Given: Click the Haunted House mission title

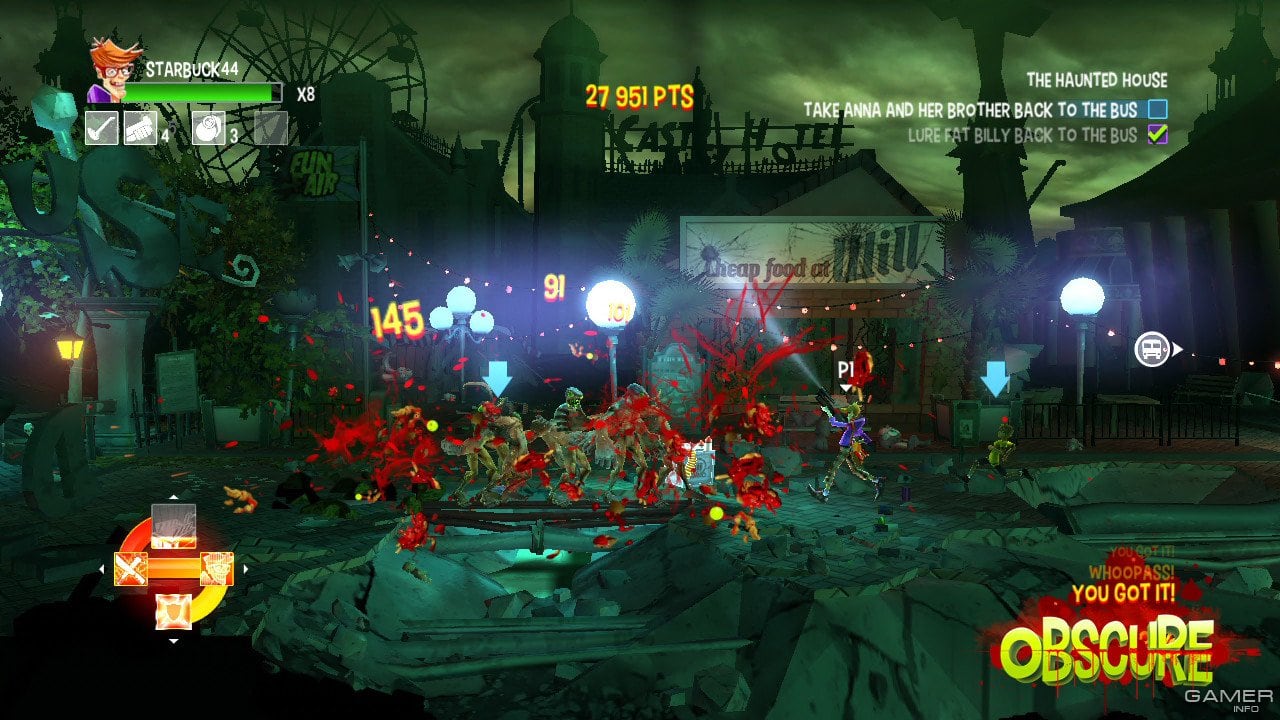Looking at the screenshot, I should coord(1096,80).
